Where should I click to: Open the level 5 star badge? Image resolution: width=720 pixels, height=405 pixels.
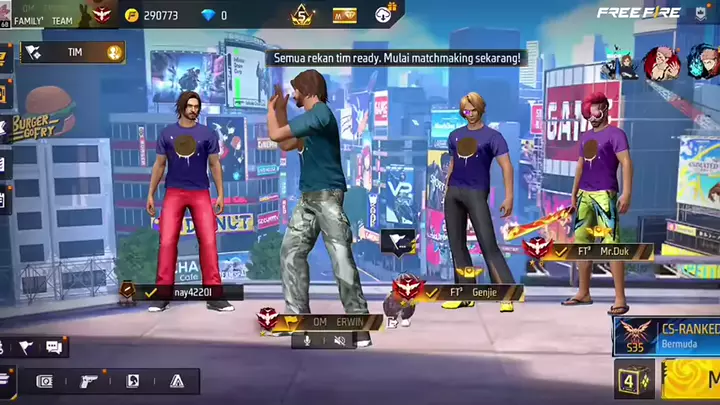coord(302,15)
